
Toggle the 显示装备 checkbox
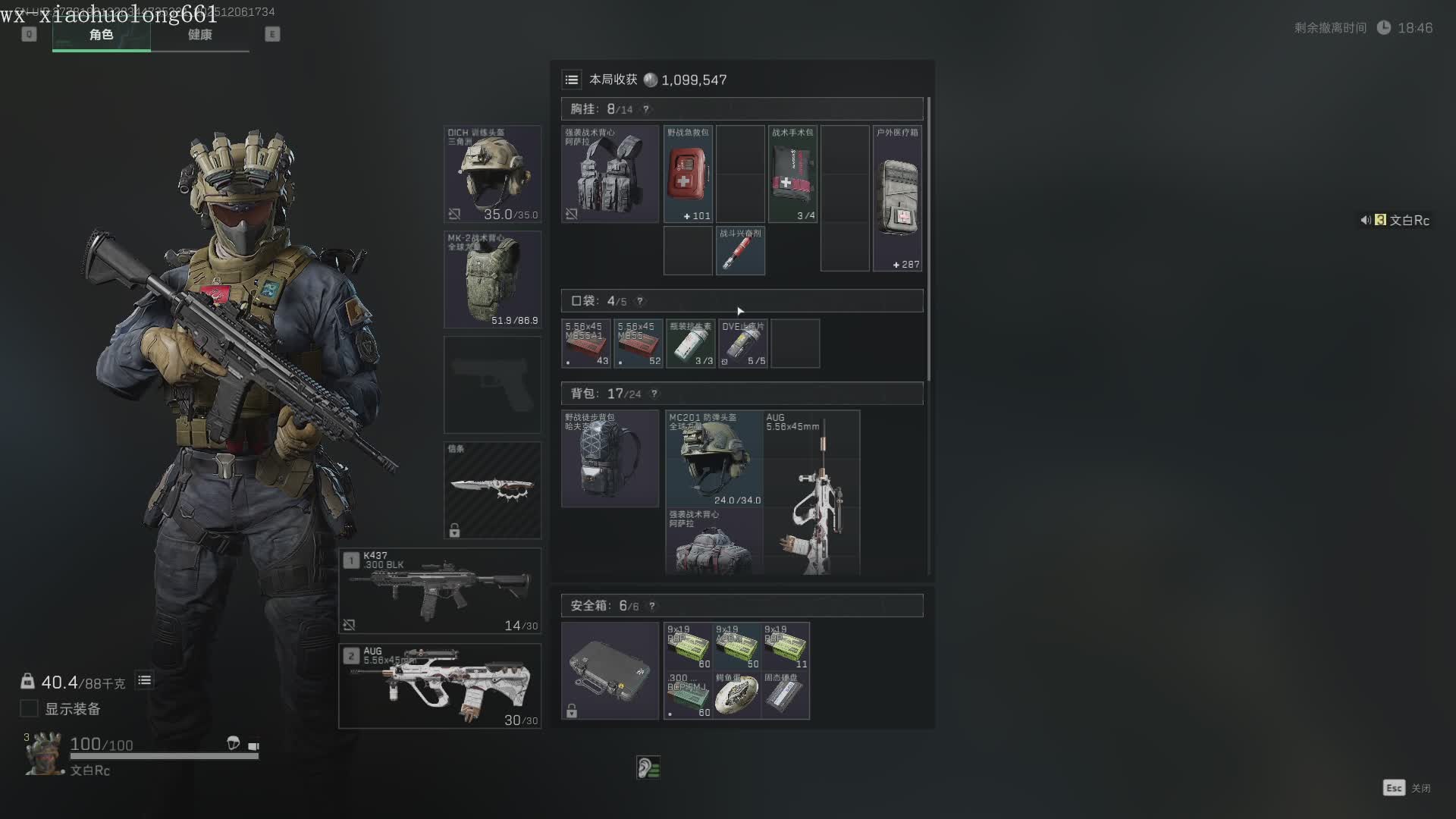pyautogui.click(x=29, y=708)
